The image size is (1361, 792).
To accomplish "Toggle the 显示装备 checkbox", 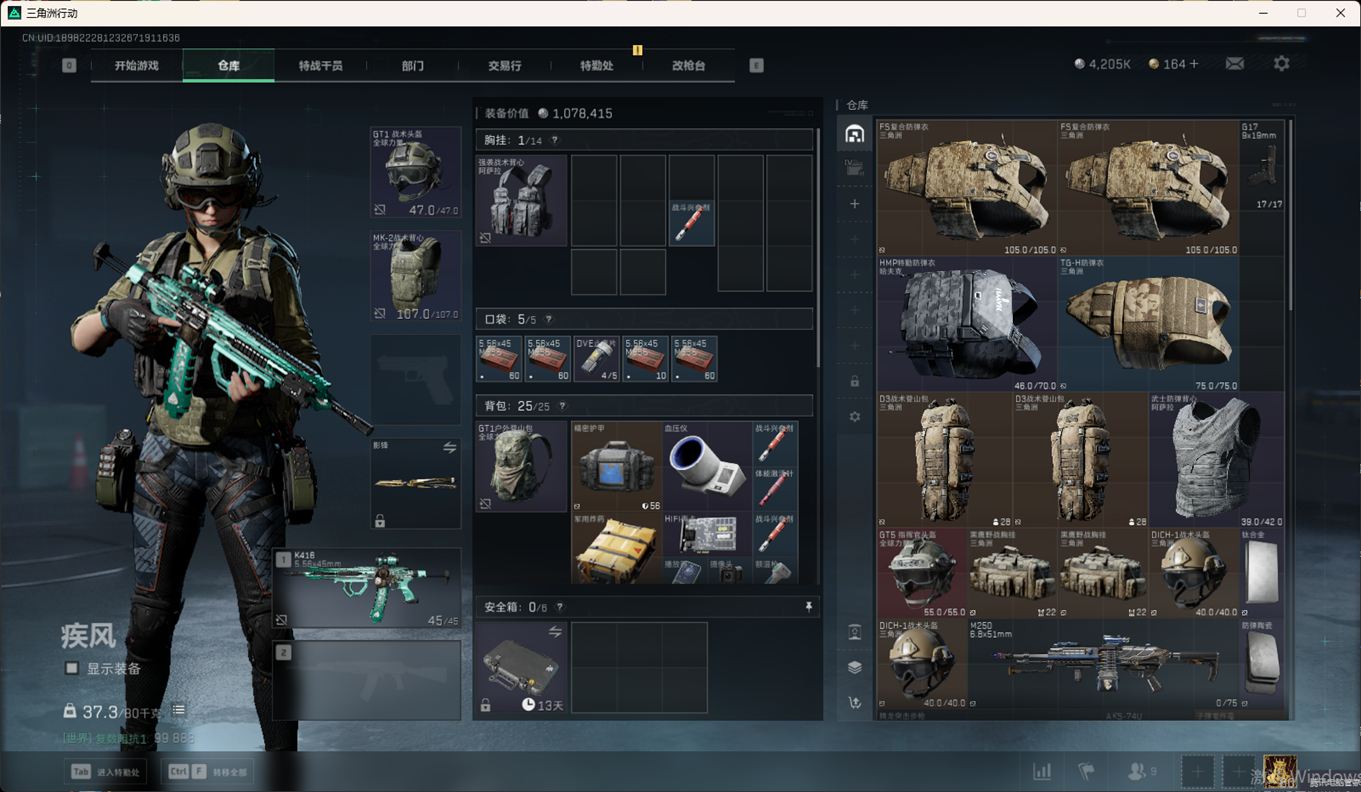I will pos(72,668).
